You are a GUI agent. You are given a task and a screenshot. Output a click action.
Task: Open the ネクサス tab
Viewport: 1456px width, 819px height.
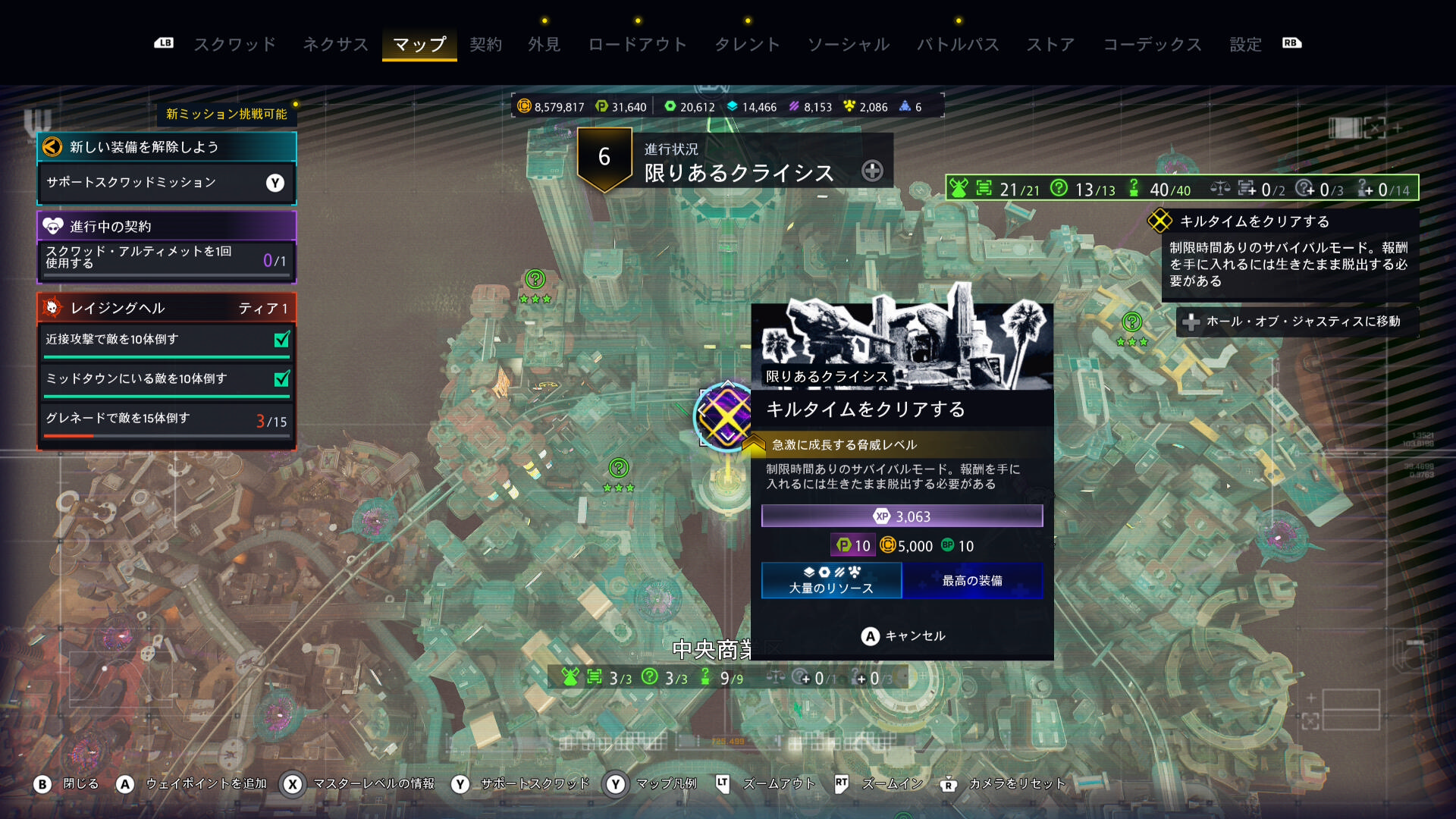pyautogui.click(x=335, y=45)
